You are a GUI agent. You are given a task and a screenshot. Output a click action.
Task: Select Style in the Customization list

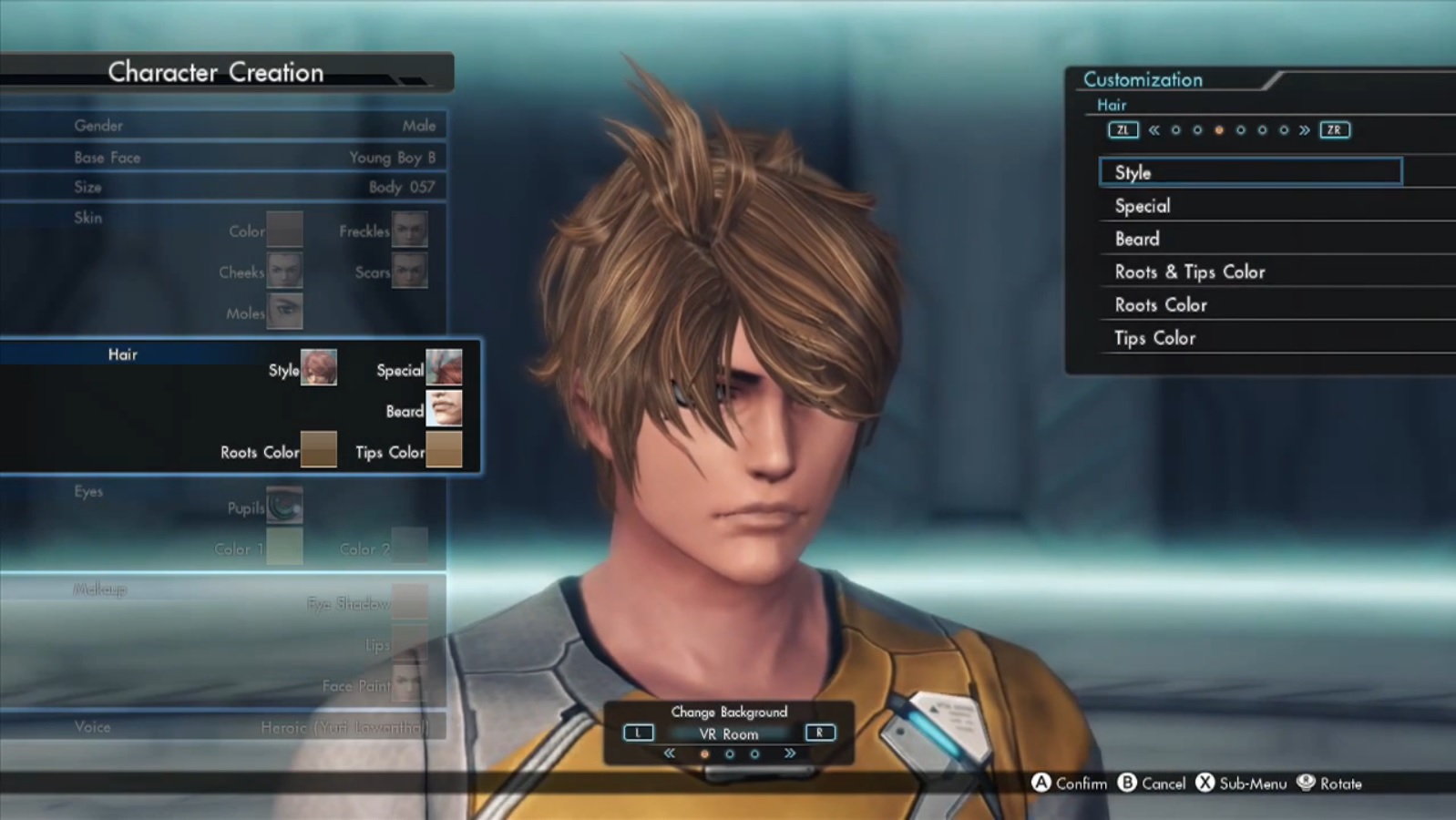1249,172
